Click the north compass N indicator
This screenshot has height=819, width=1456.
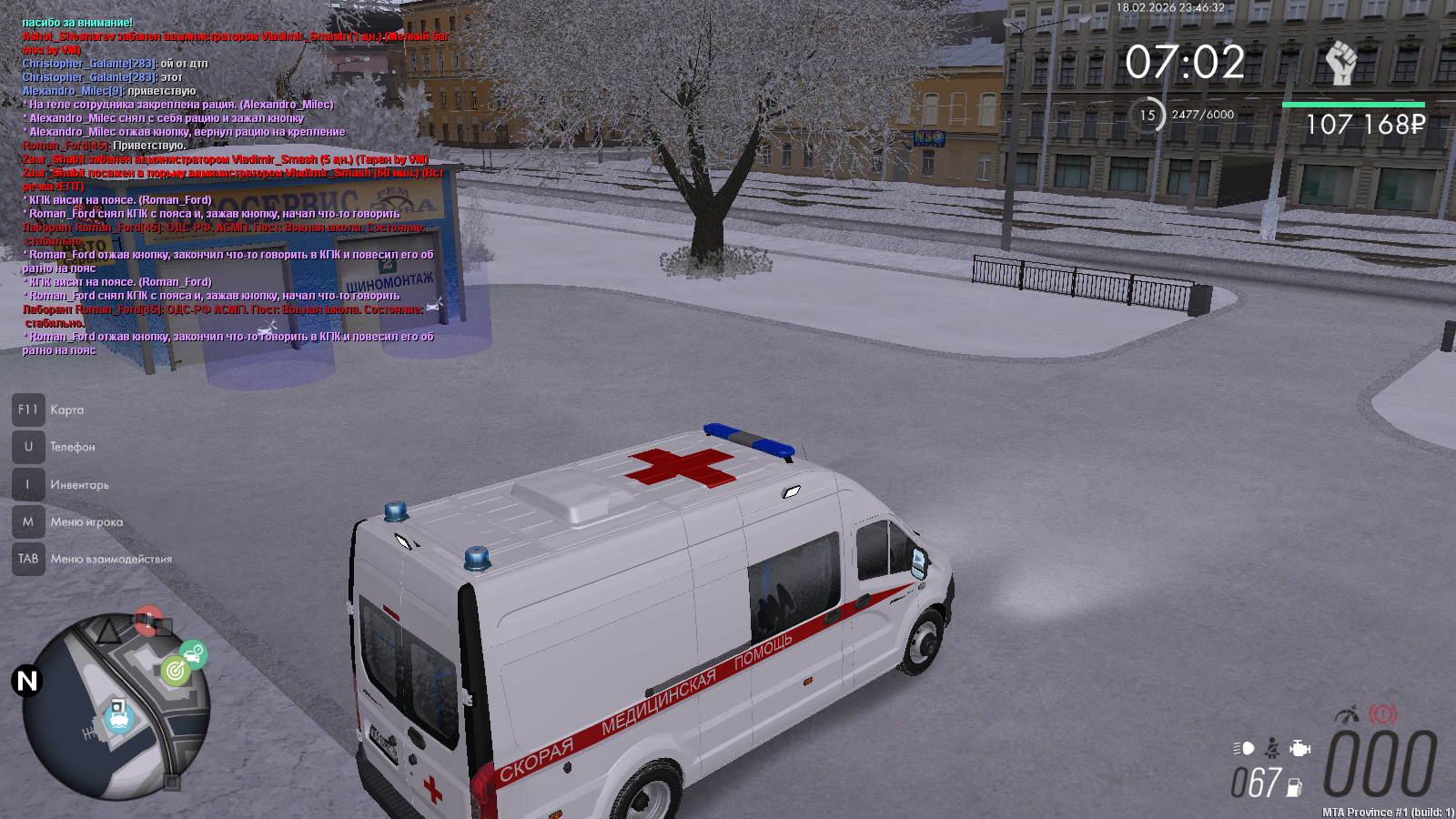pyautogui.click(x=27, y=681)
